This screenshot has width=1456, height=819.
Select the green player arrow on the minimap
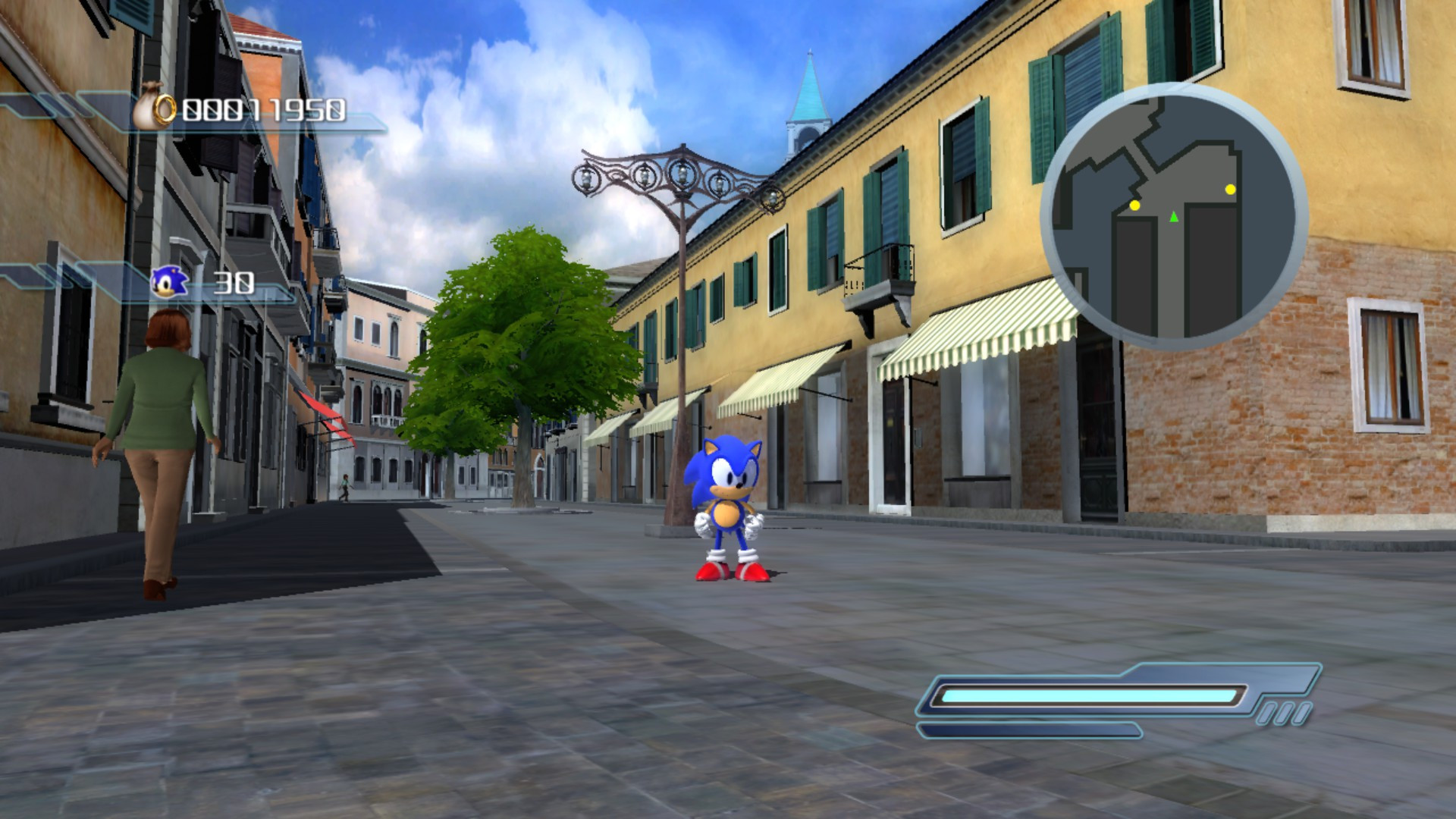click(x=1174, y=215)
